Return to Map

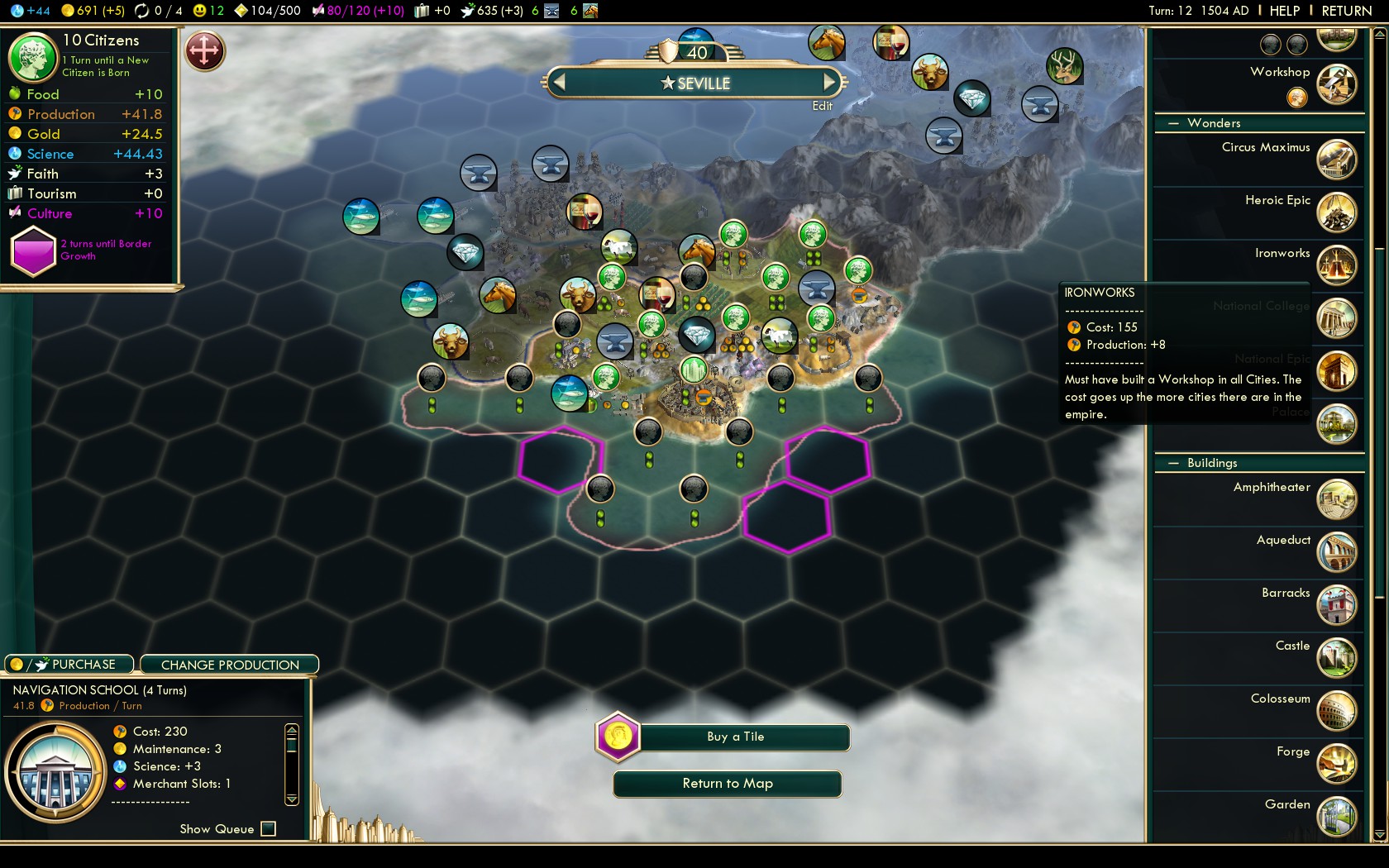pos(727,784)
